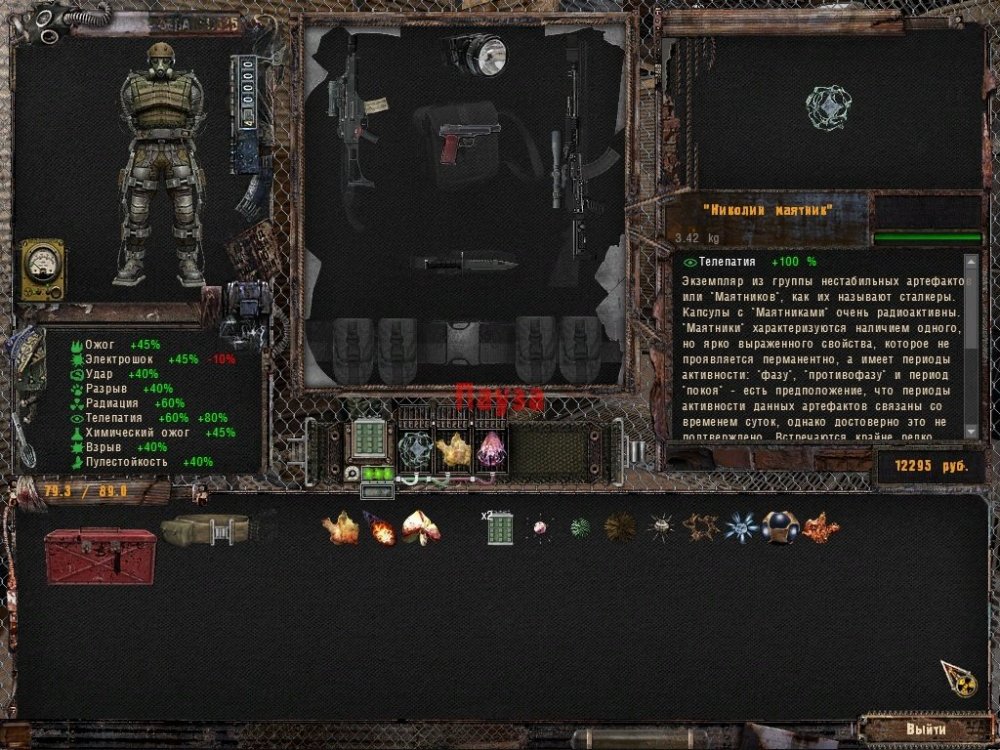Select the x2 green container stack

[500, 528]
